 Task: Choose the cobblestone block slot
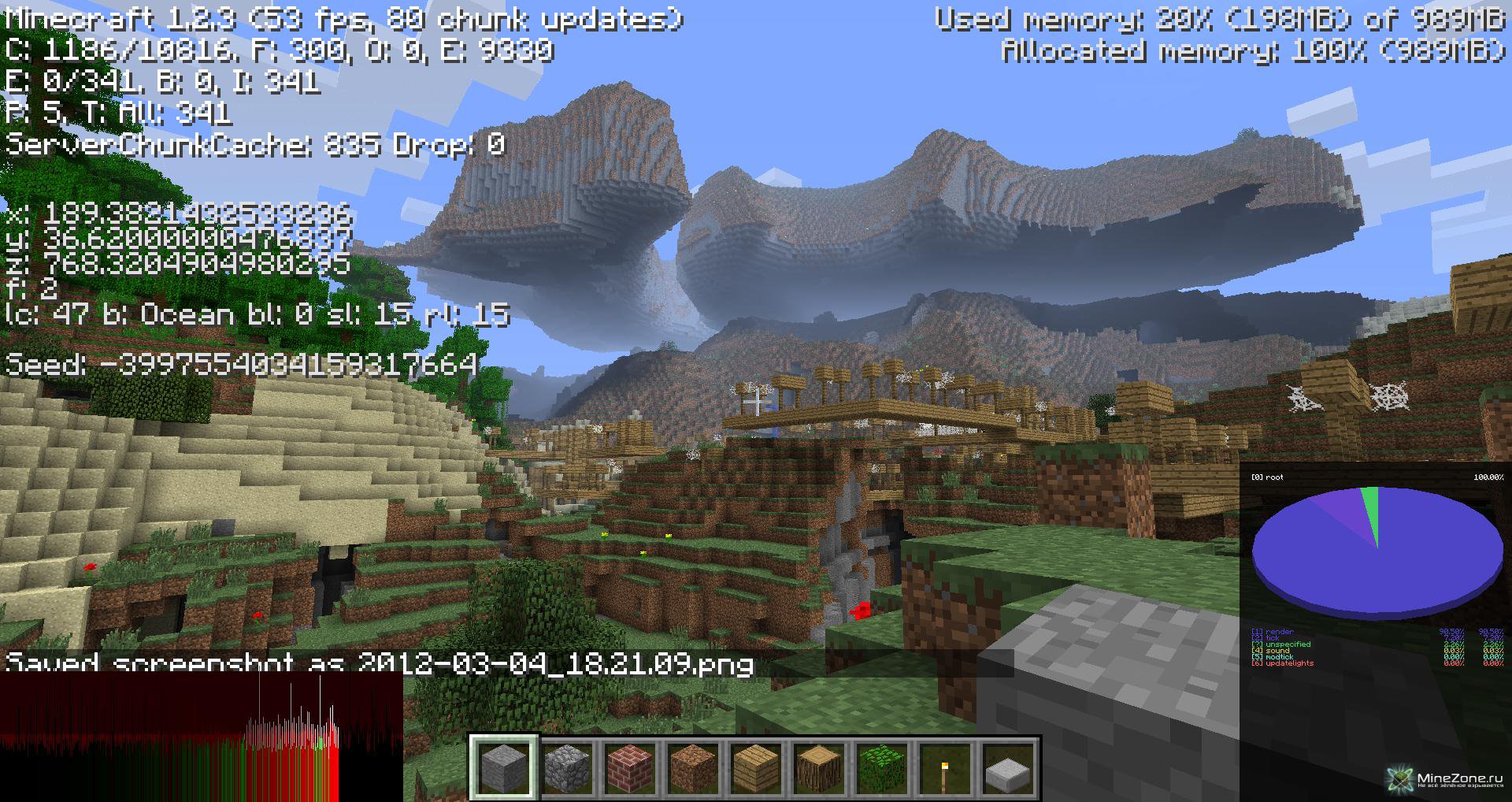[x=567, y=767]
